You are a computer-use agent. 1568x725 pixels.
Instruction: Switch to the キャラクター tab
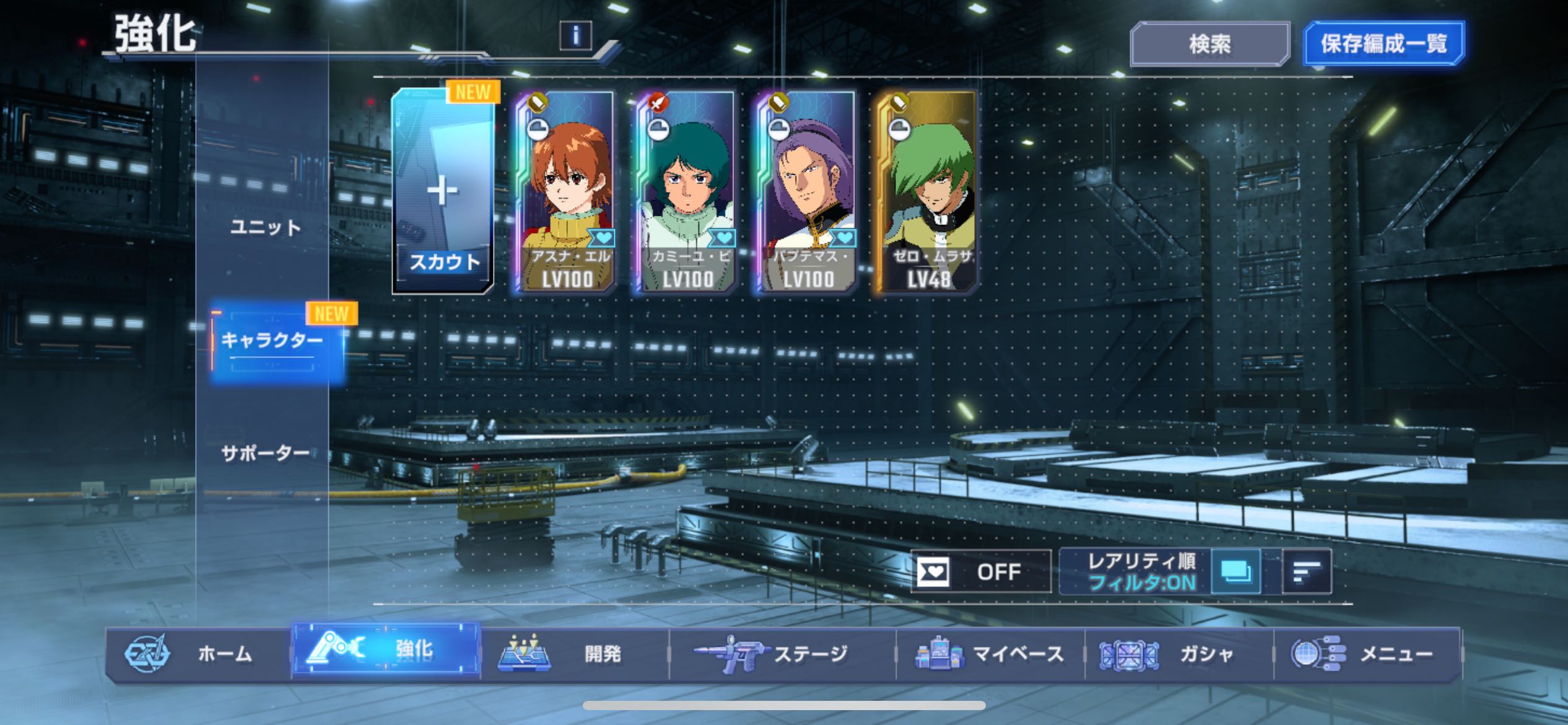tap(272, 341)
